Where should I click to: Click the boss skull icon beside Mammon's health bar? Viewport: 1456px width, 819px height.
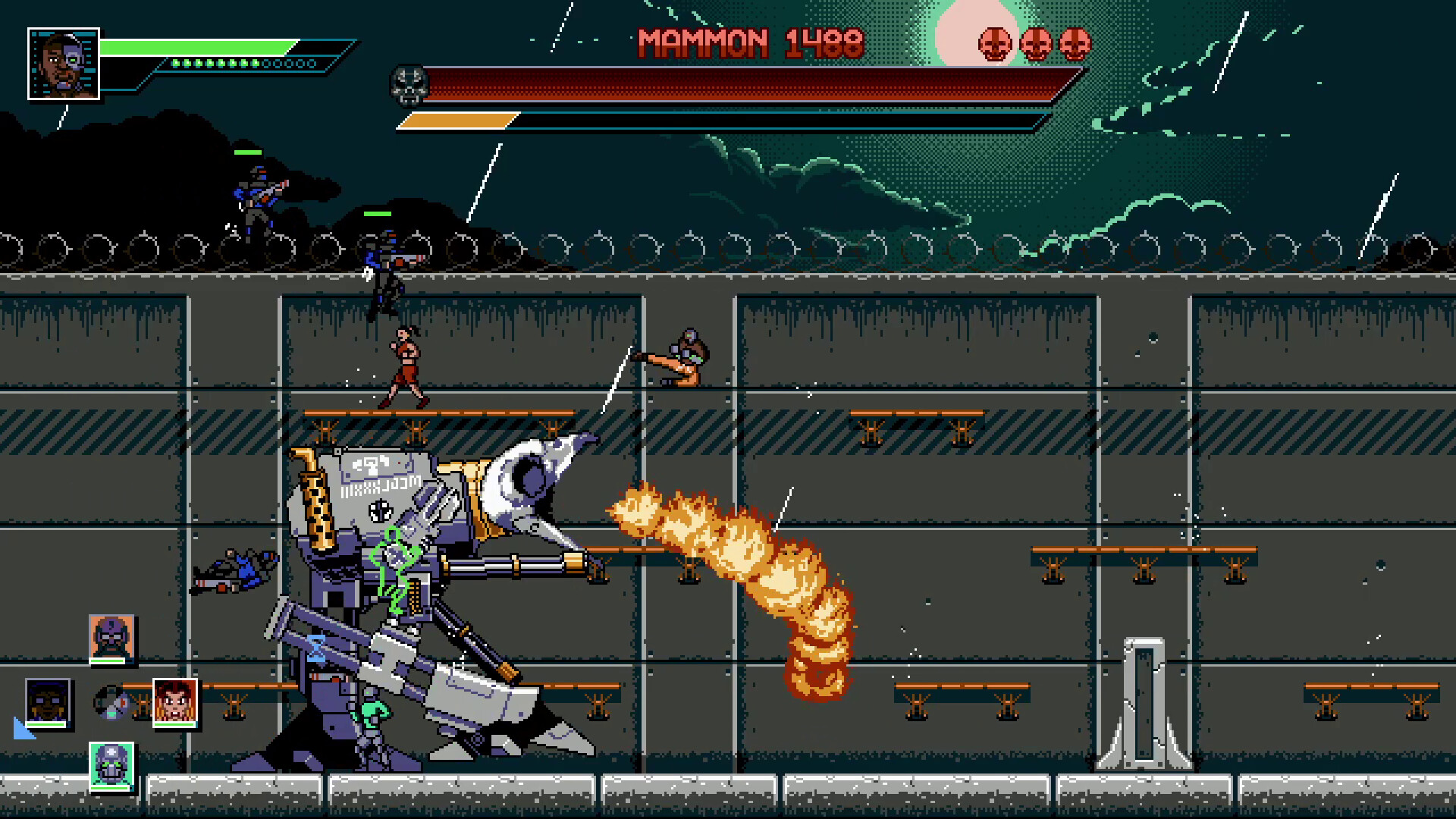click(x=409, y=86)
